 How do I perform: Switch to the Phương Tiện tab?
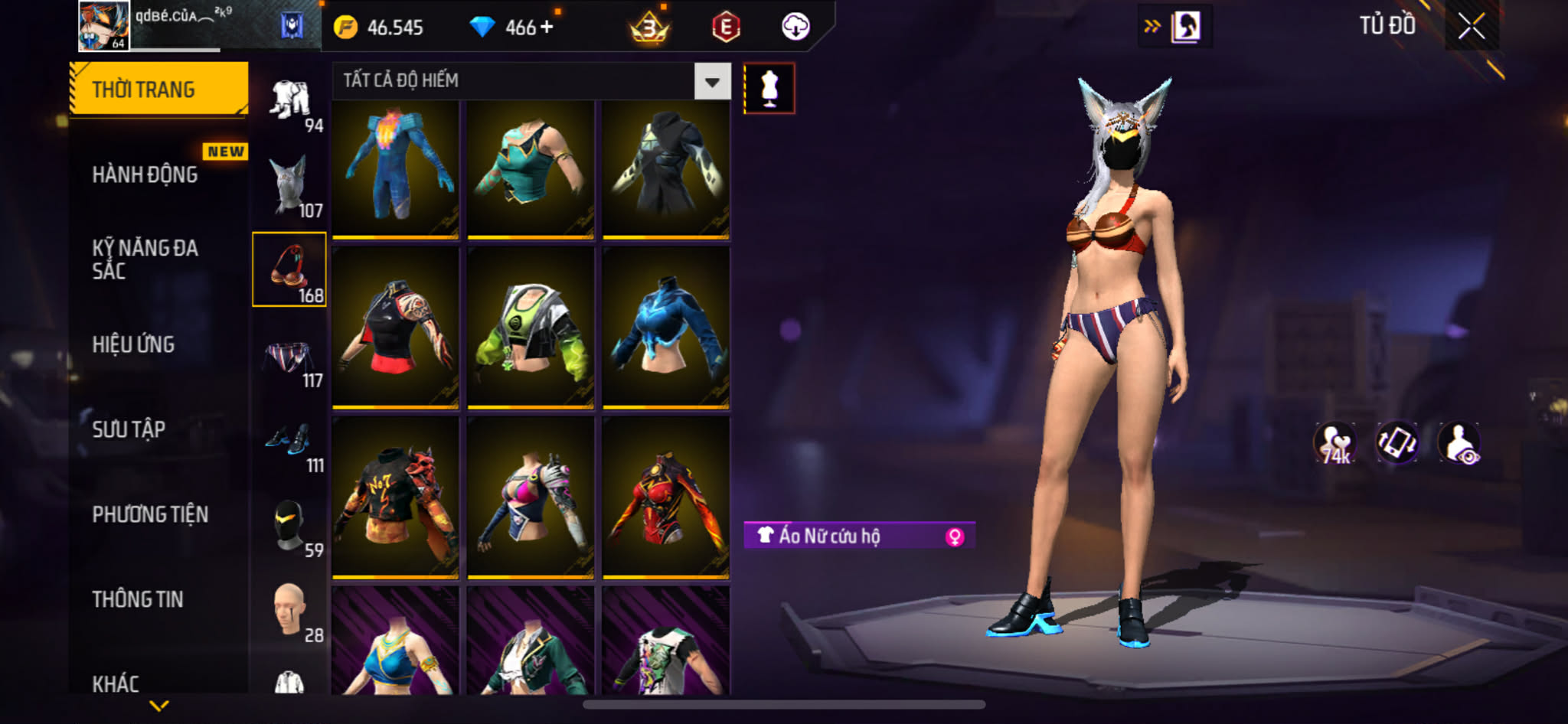(150, 514)
